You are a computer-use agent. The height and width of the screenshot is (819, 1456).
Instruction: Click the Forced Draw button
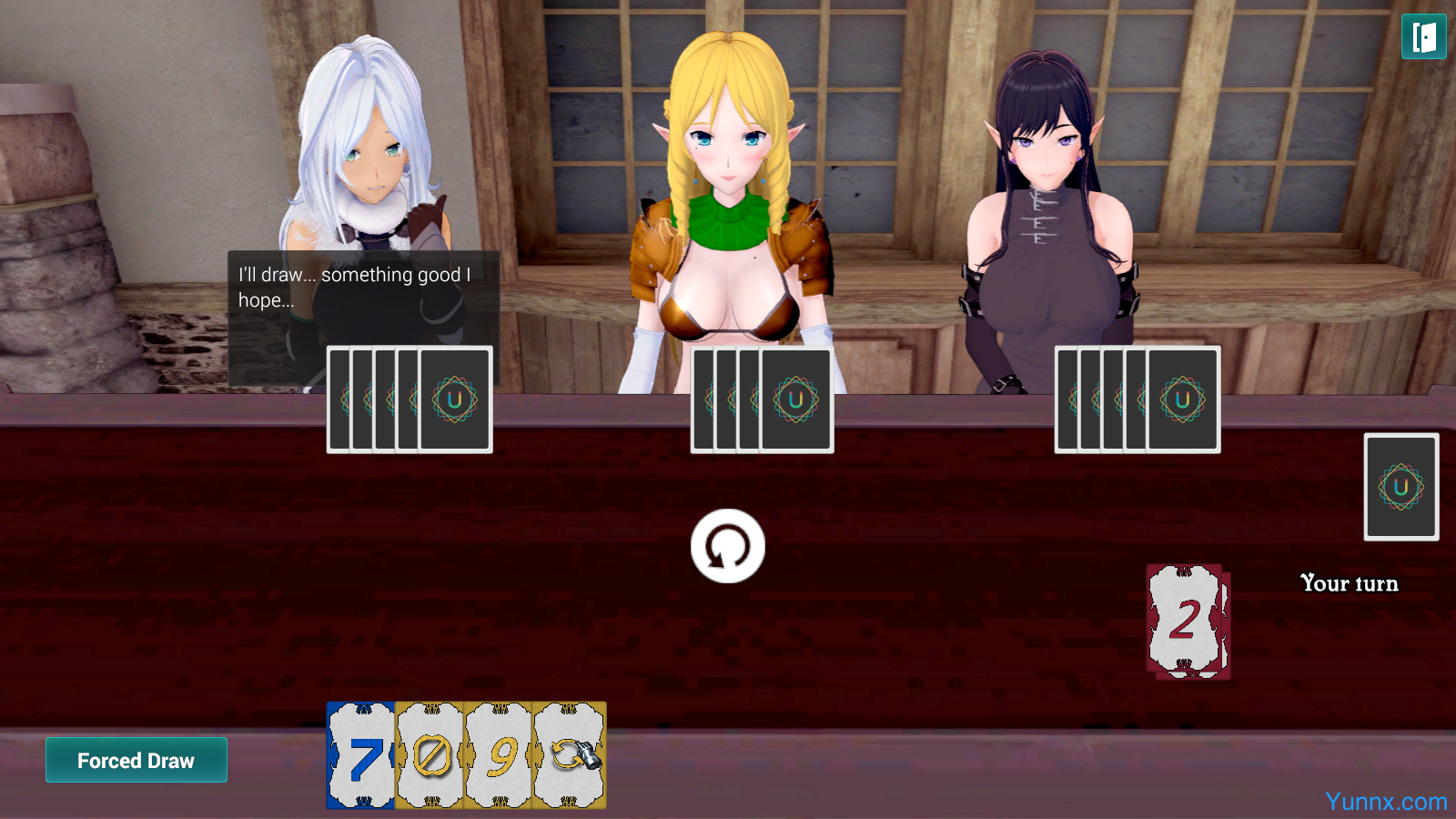pos(136,760)
